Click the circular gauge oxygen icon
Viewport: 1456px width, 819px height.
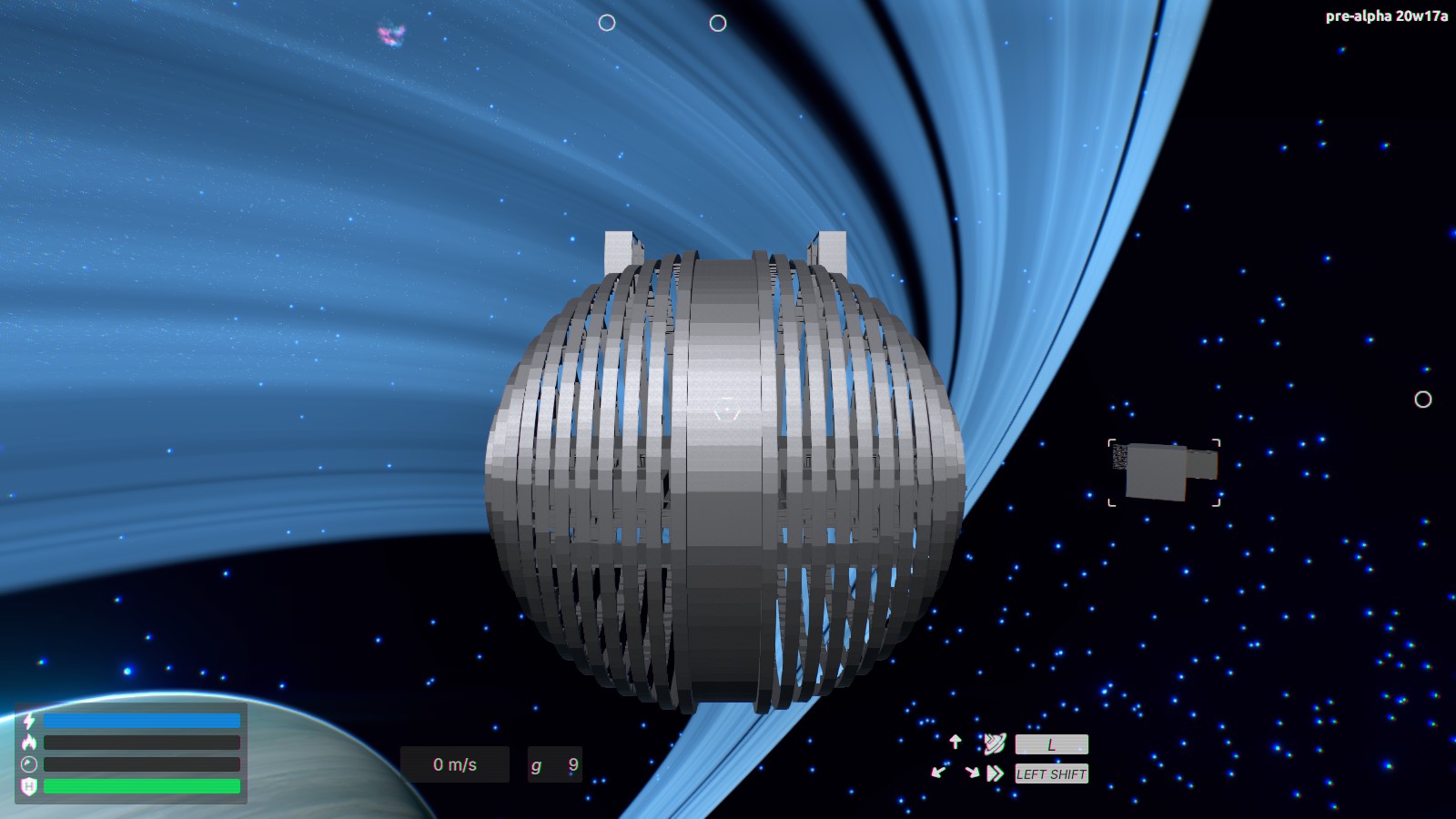coord(28,763)
